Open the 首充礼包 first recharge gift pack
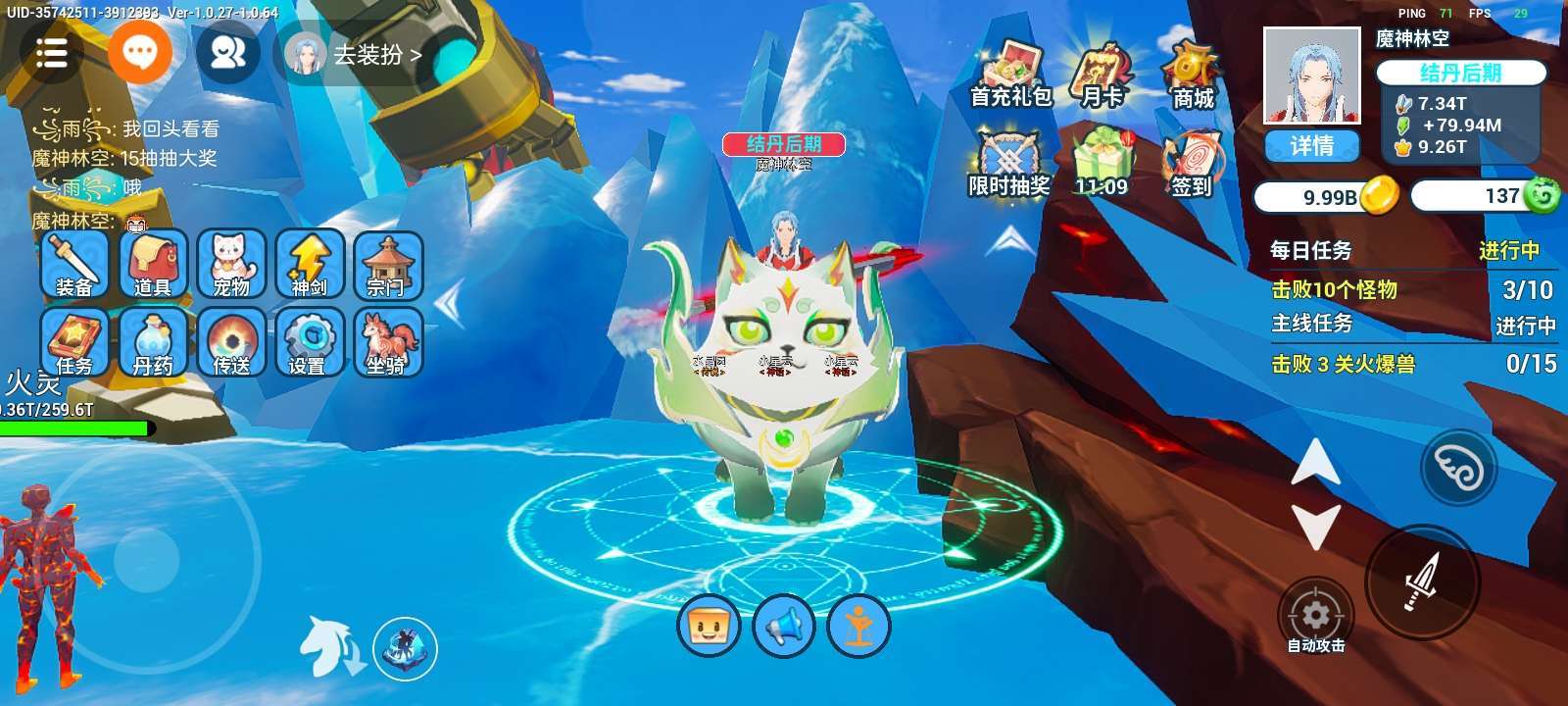The image size is (1568, 706). pos(1010,75)
